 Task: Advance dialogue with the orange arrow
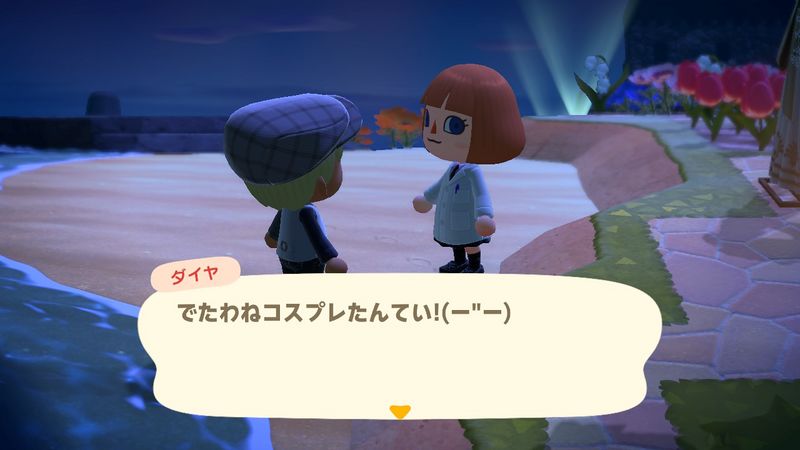click(x=400, y=411)
